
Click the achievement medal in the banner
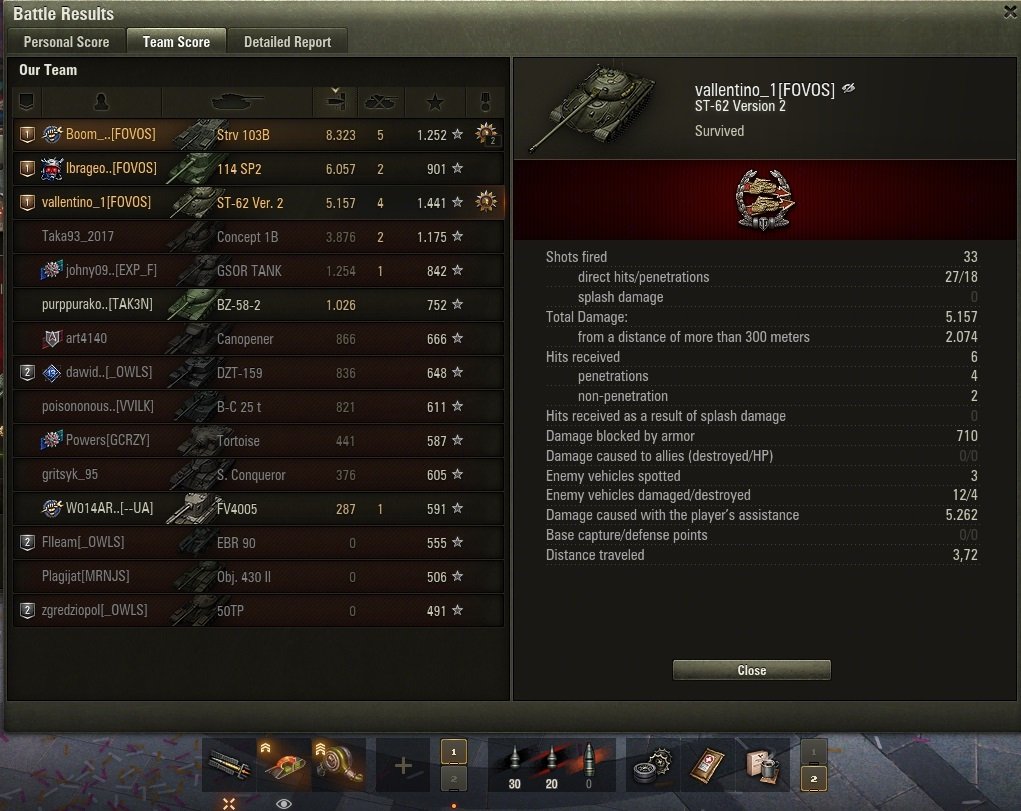coord(757,201)
